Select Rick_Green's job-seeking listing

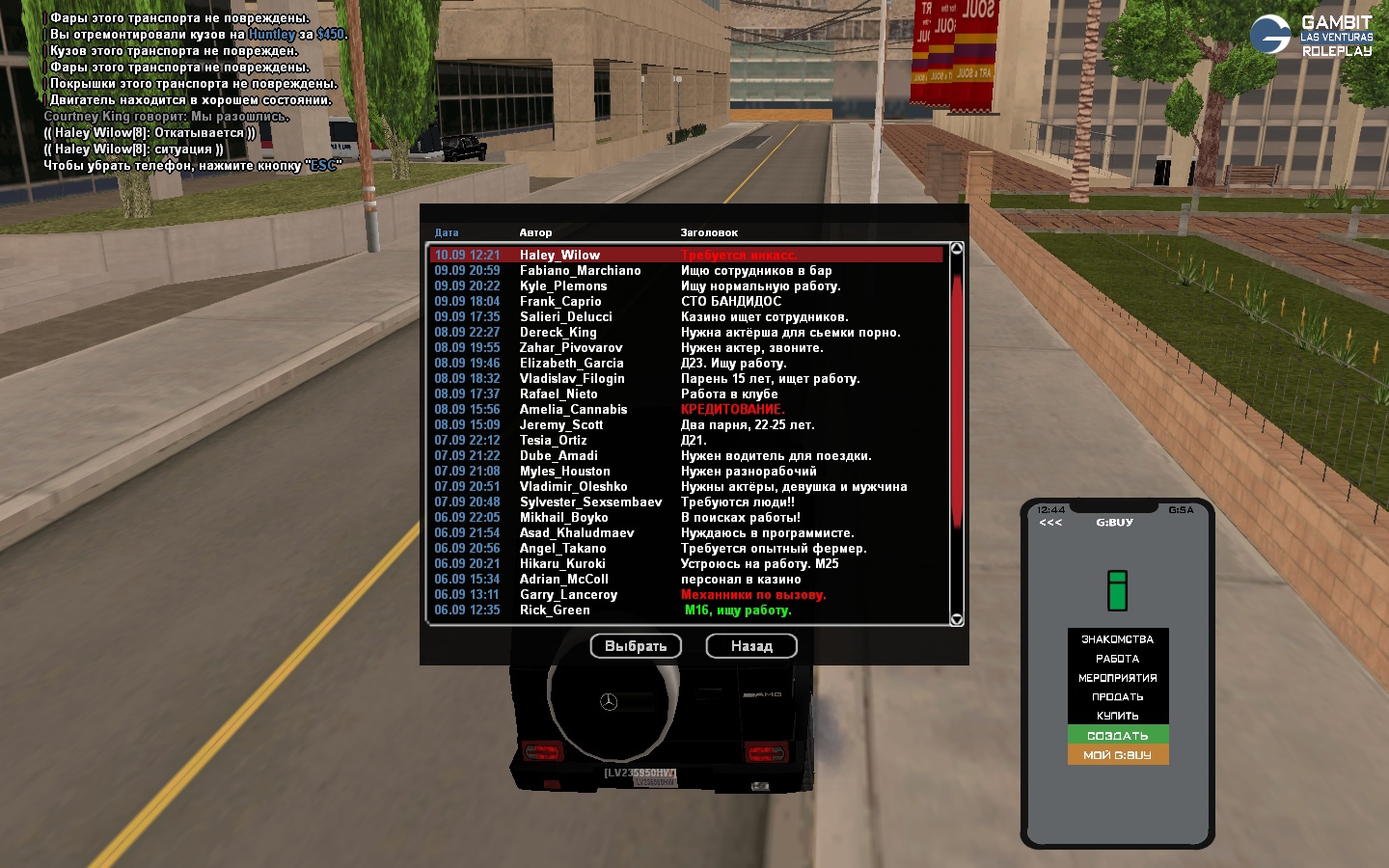pyautogui.click(x=685, y=610)
